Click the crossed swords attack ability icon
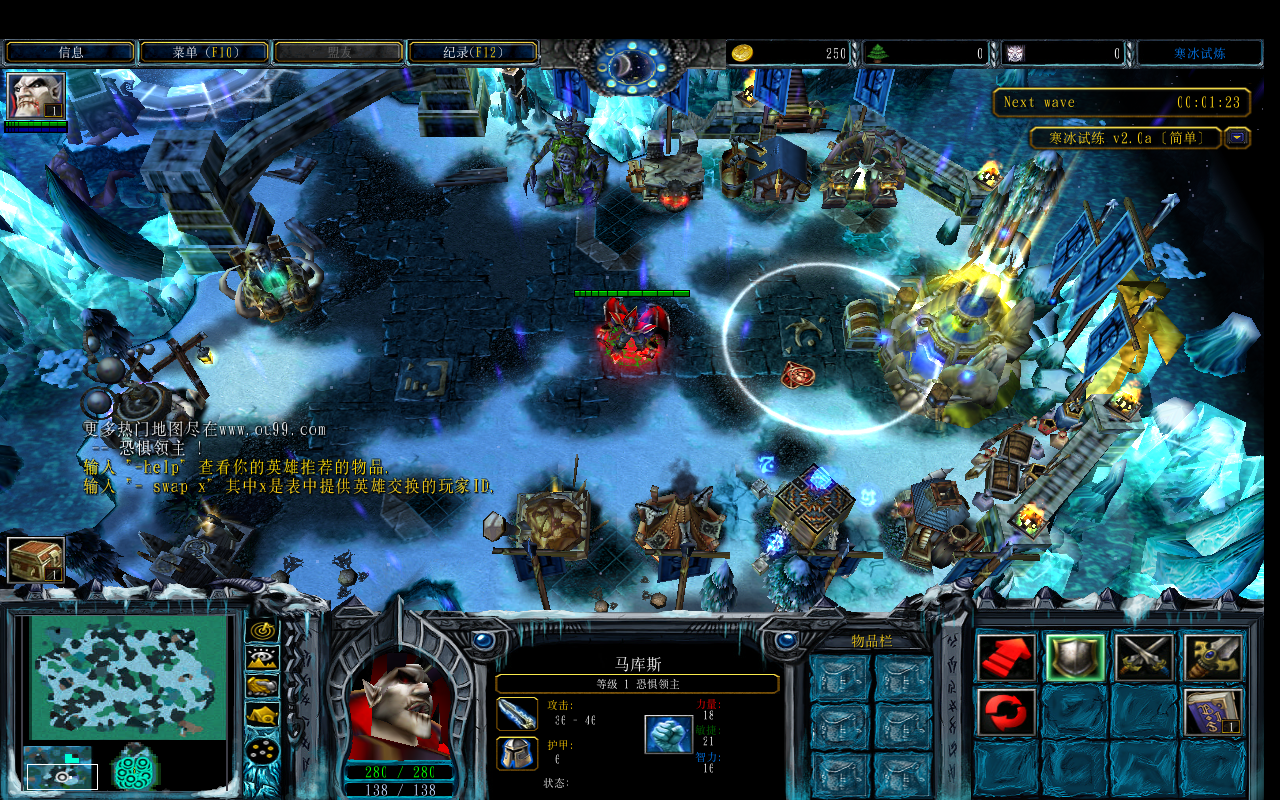1280x800 pixels. [x=1143, y=657]
